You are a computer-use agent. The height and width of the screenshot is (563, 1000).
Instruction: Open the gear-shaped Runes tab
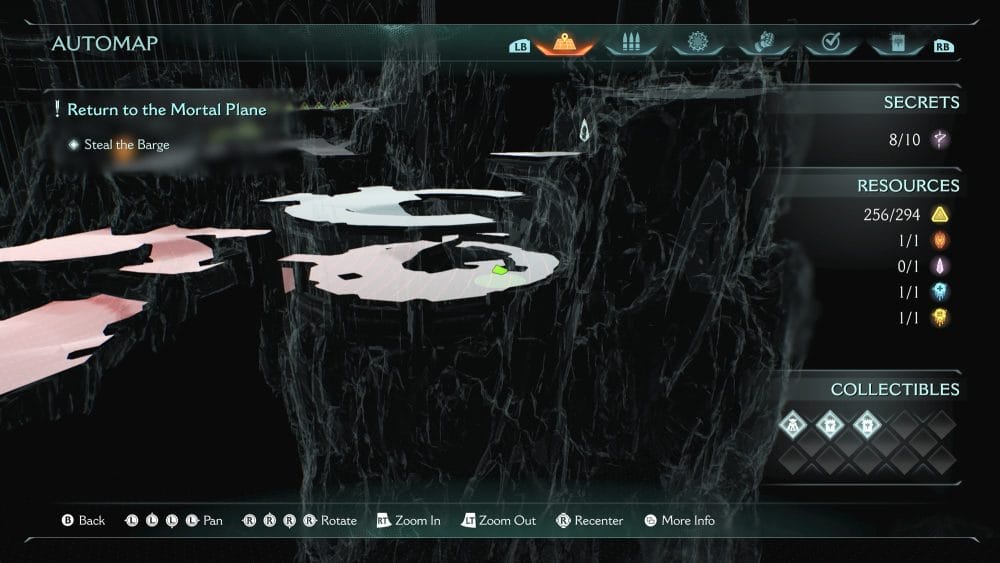698,44
